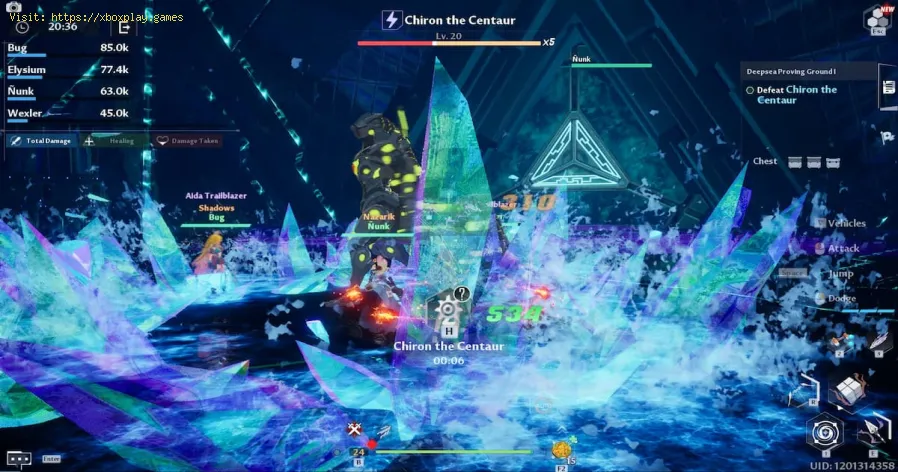Image resolution: width=898 pixels, height=472 pixels.
Task: Trigger the spiral swirl skill icon
Action: [826, 432]
